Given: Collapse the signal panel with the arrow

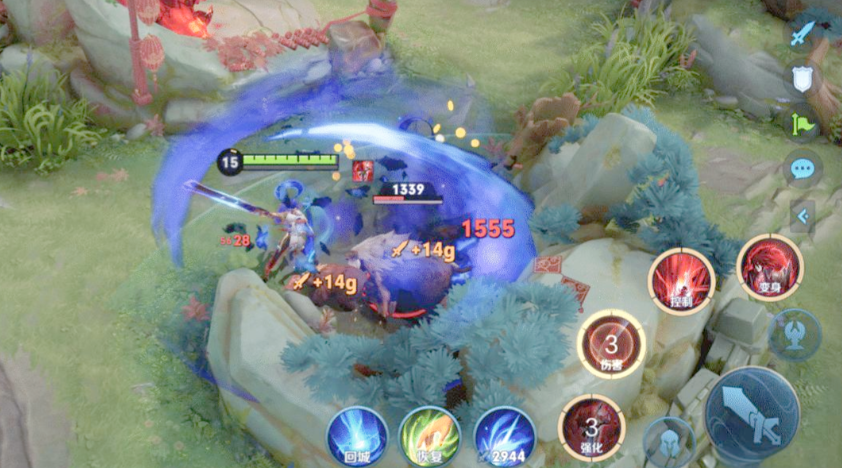Looking at the screenshot, I should 802,213.
